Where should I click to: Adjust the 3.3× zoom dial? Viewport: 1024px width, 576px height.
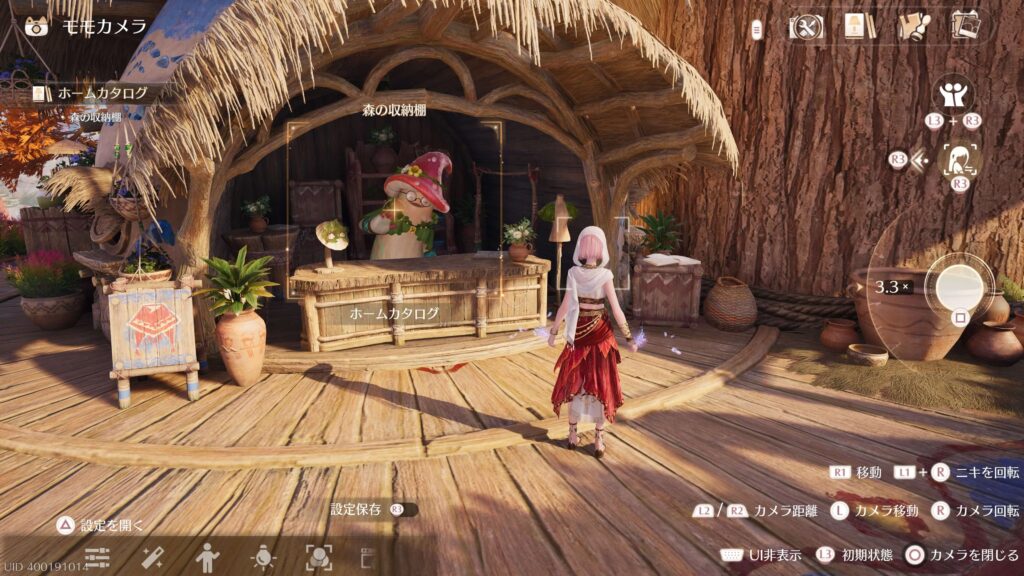pyautogui.click(x=893, y=287)
